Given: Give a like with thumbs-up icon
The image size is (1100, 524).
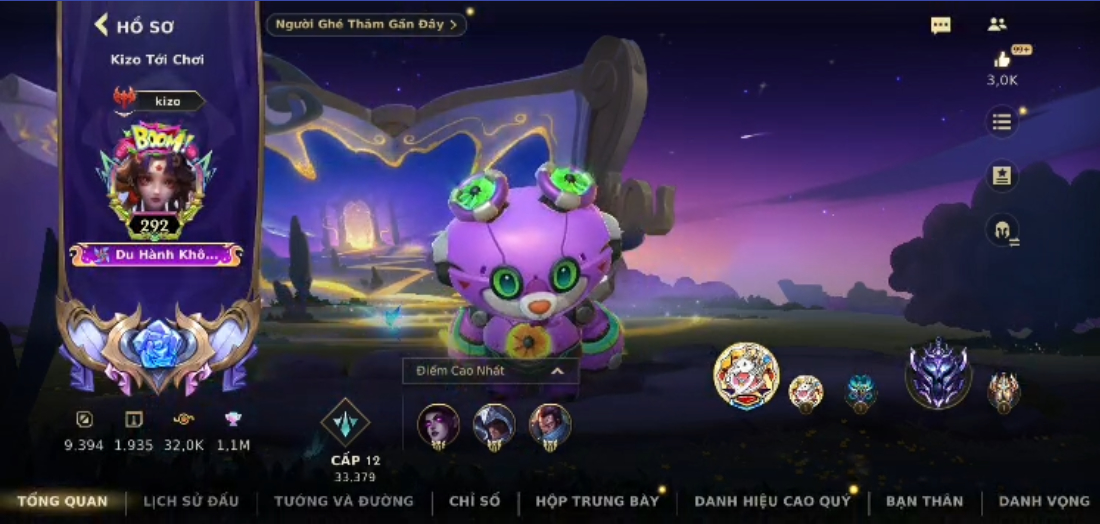Looking at the screenshot, I should 1002,61.
